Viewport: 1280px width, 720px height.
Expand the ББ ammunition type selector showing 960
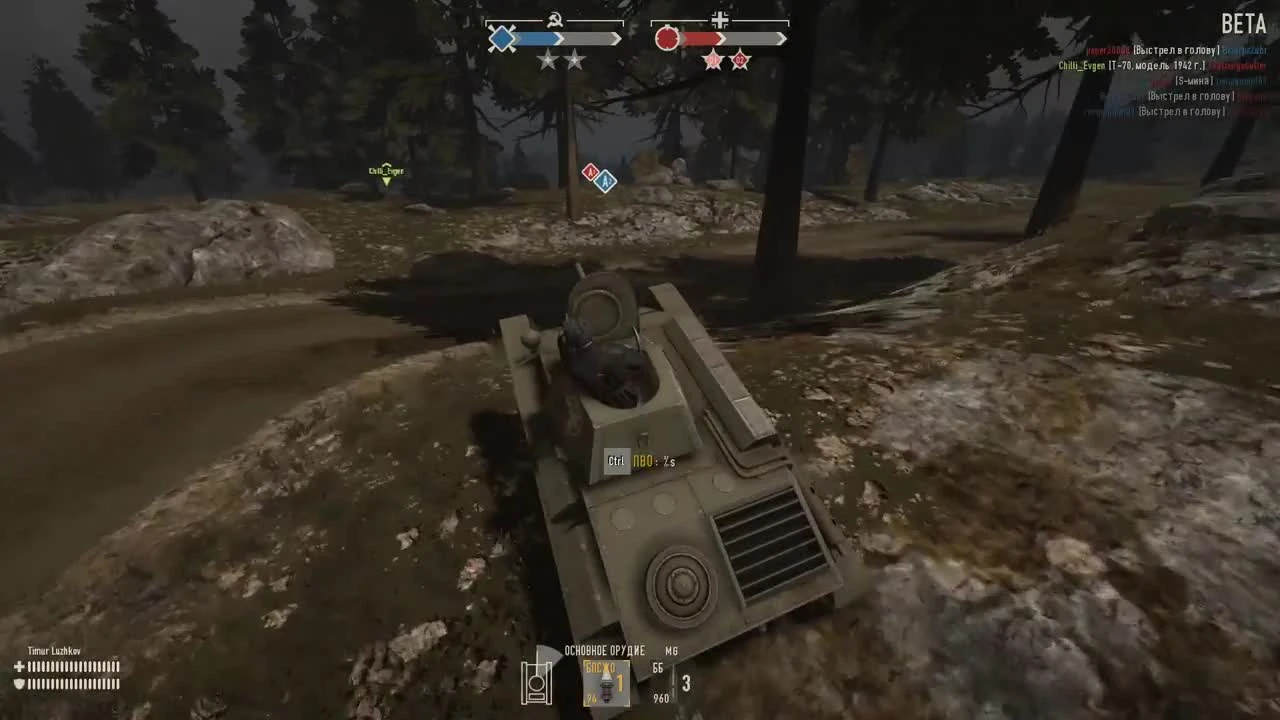pyautogui.click(x=659, y=683)
